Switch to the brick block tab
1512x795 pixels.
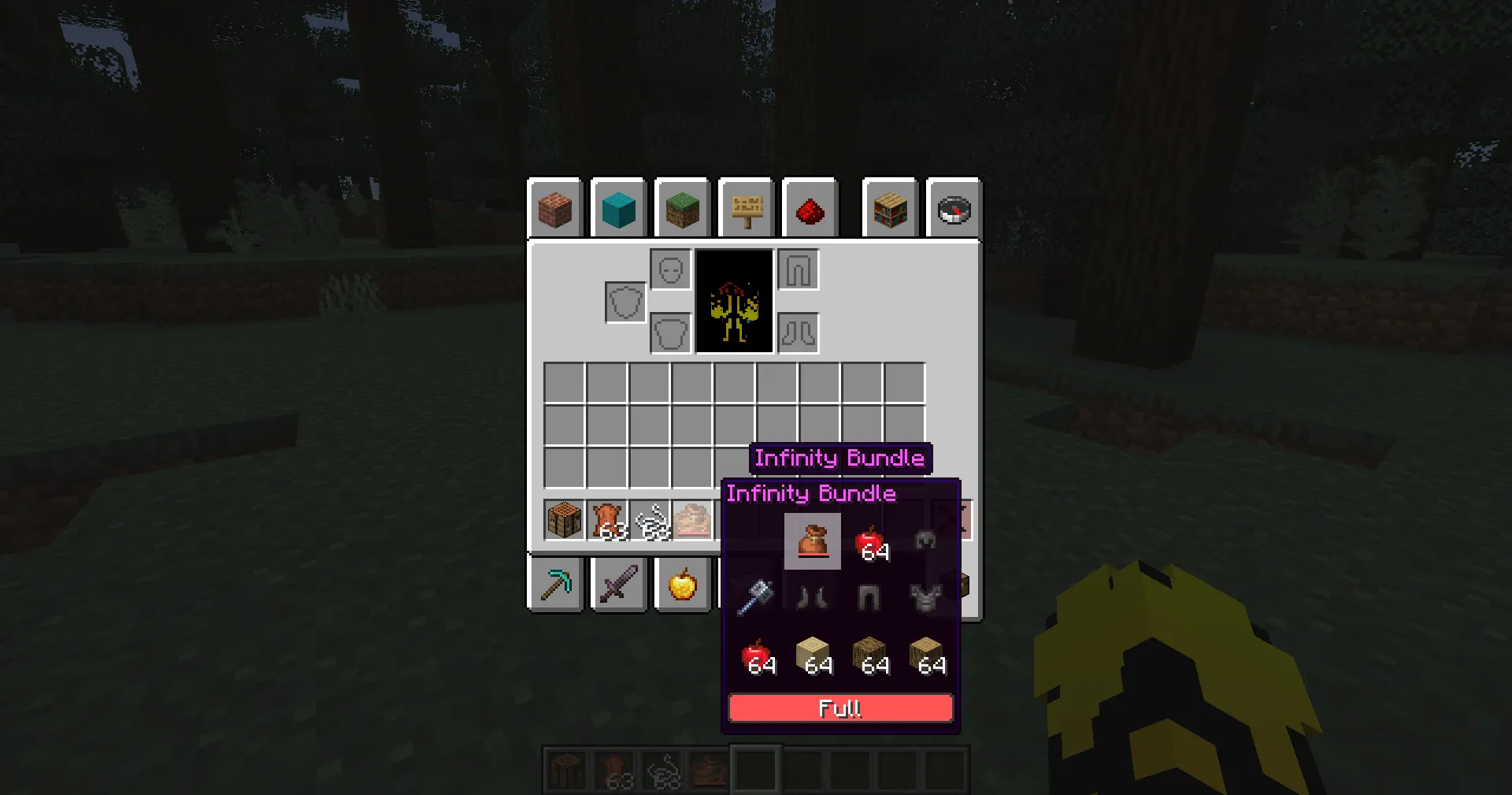[556, 209]
